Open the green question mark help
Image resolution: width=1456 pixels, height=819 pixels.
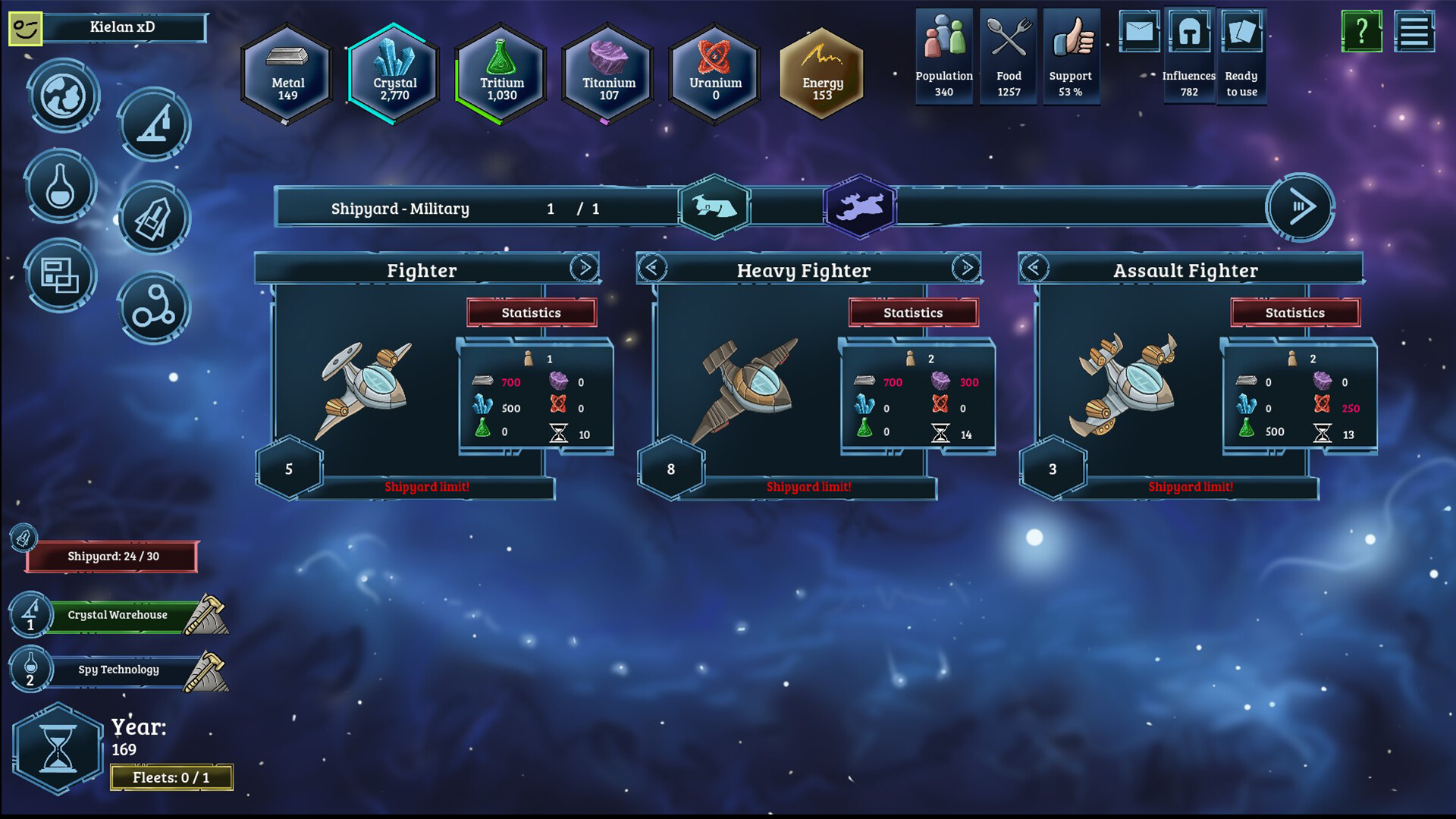coord(1361,32)
